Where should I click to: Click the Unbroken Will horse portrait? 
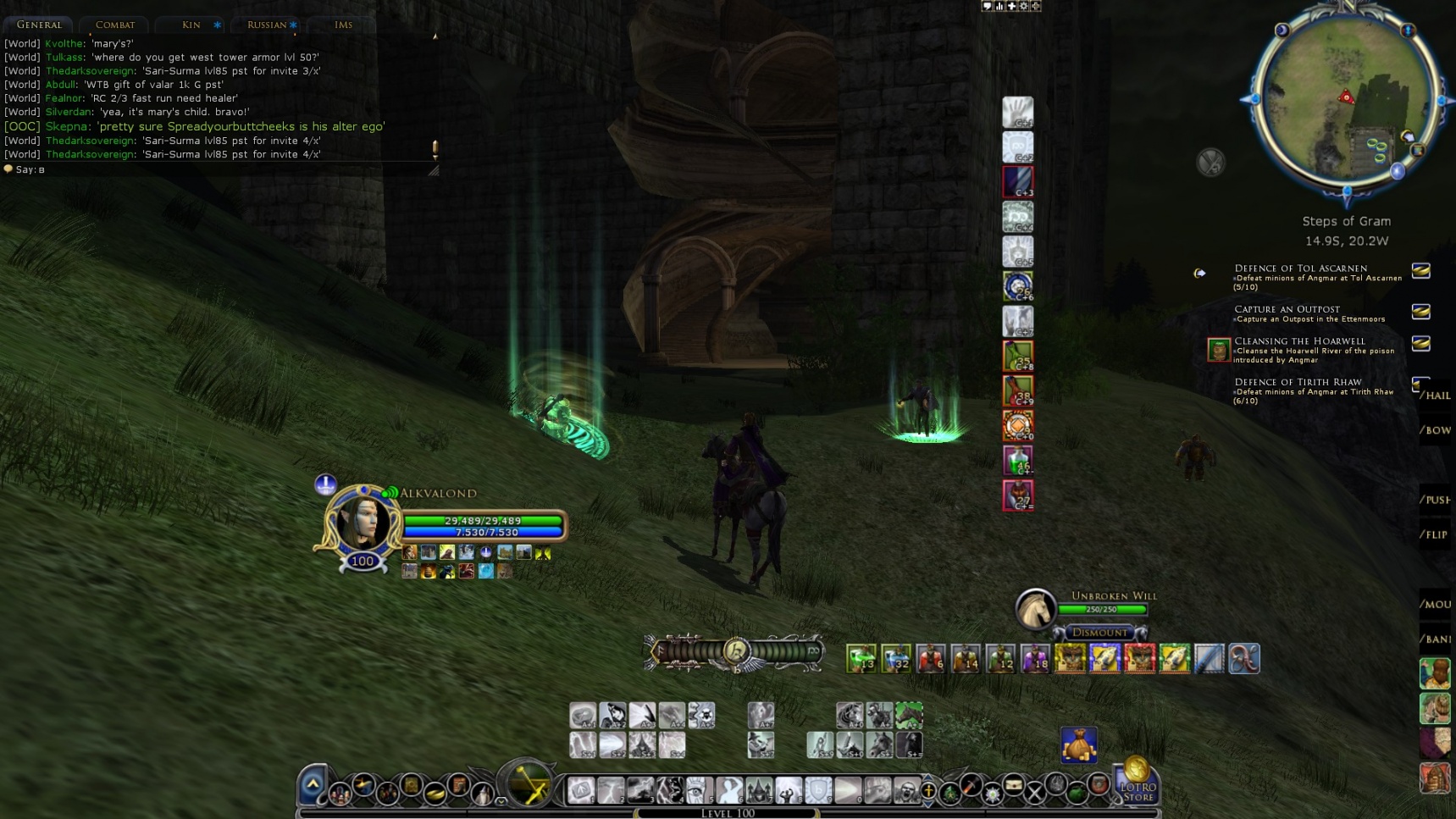1035,608
